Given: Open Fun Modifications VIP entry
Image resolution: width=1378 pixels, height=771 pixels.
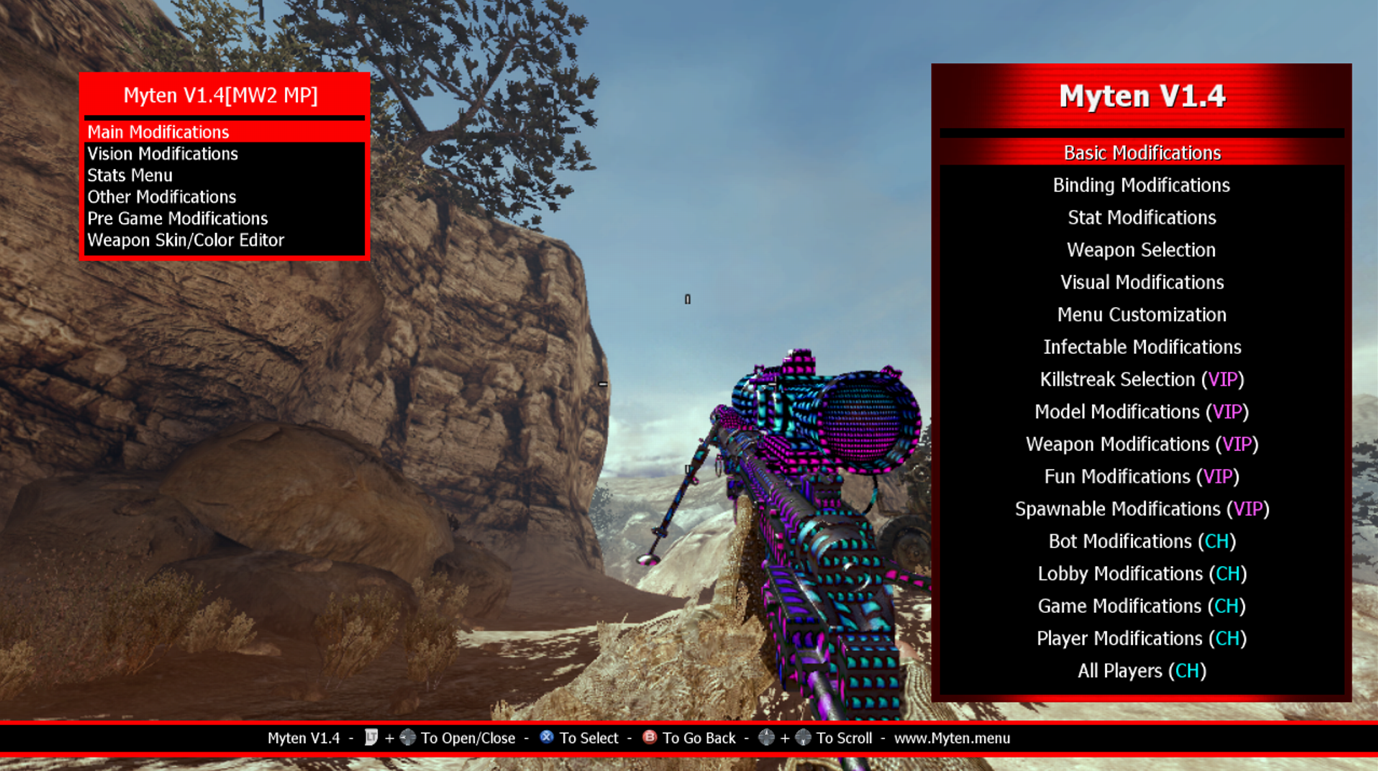Looking at the screenshot, I should point(1141,476).
